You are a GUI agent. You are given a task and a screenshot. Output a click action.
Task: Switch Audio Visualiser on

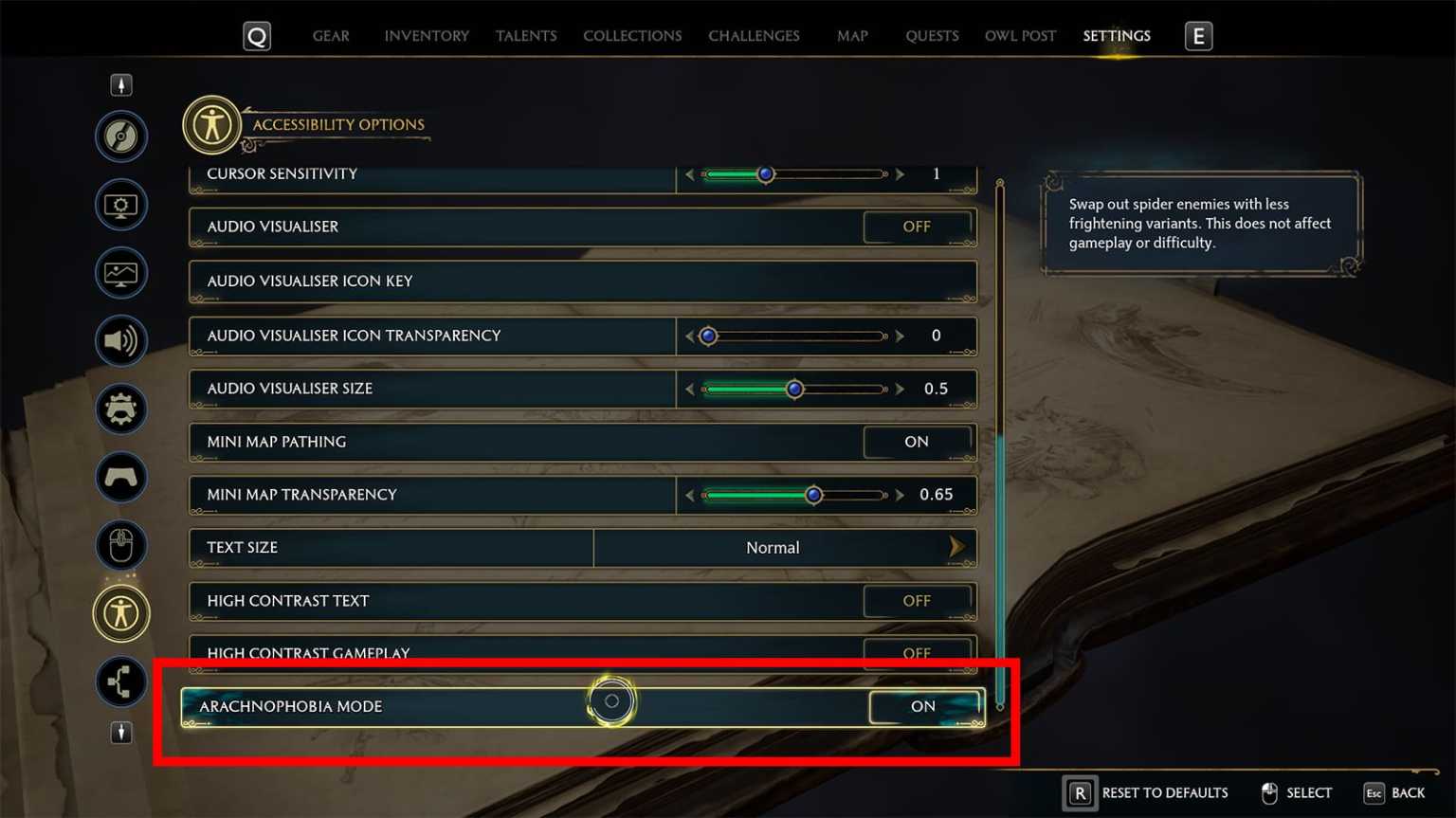pyautogui.click(x=916, y=227)
